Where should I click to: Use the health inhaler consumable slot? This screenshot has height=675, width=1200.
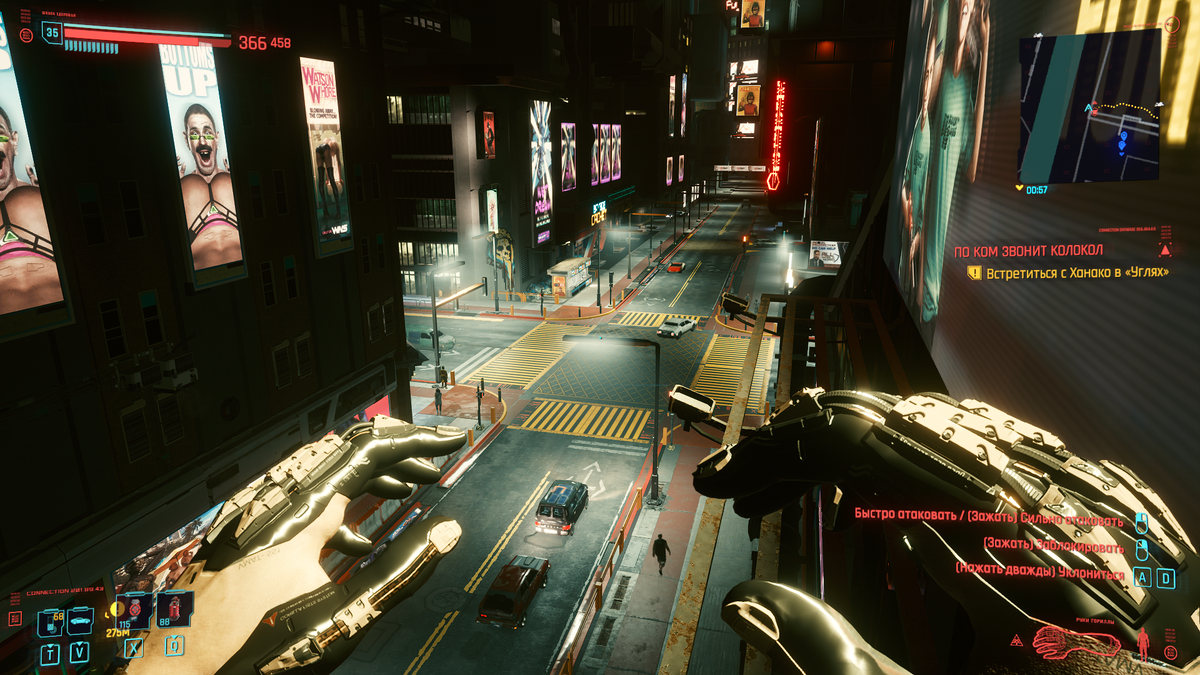tap(135, 610)
